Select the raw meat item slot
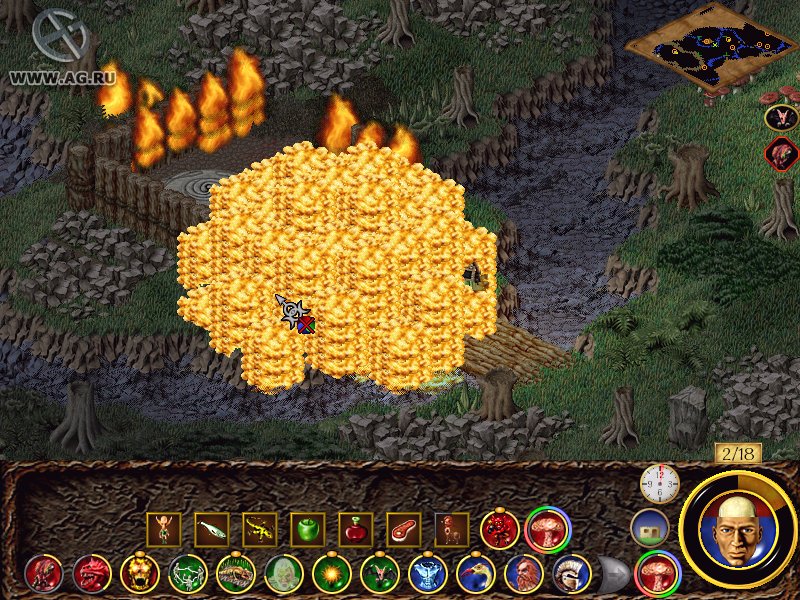 pyautogui.click(x=404, y=529)
